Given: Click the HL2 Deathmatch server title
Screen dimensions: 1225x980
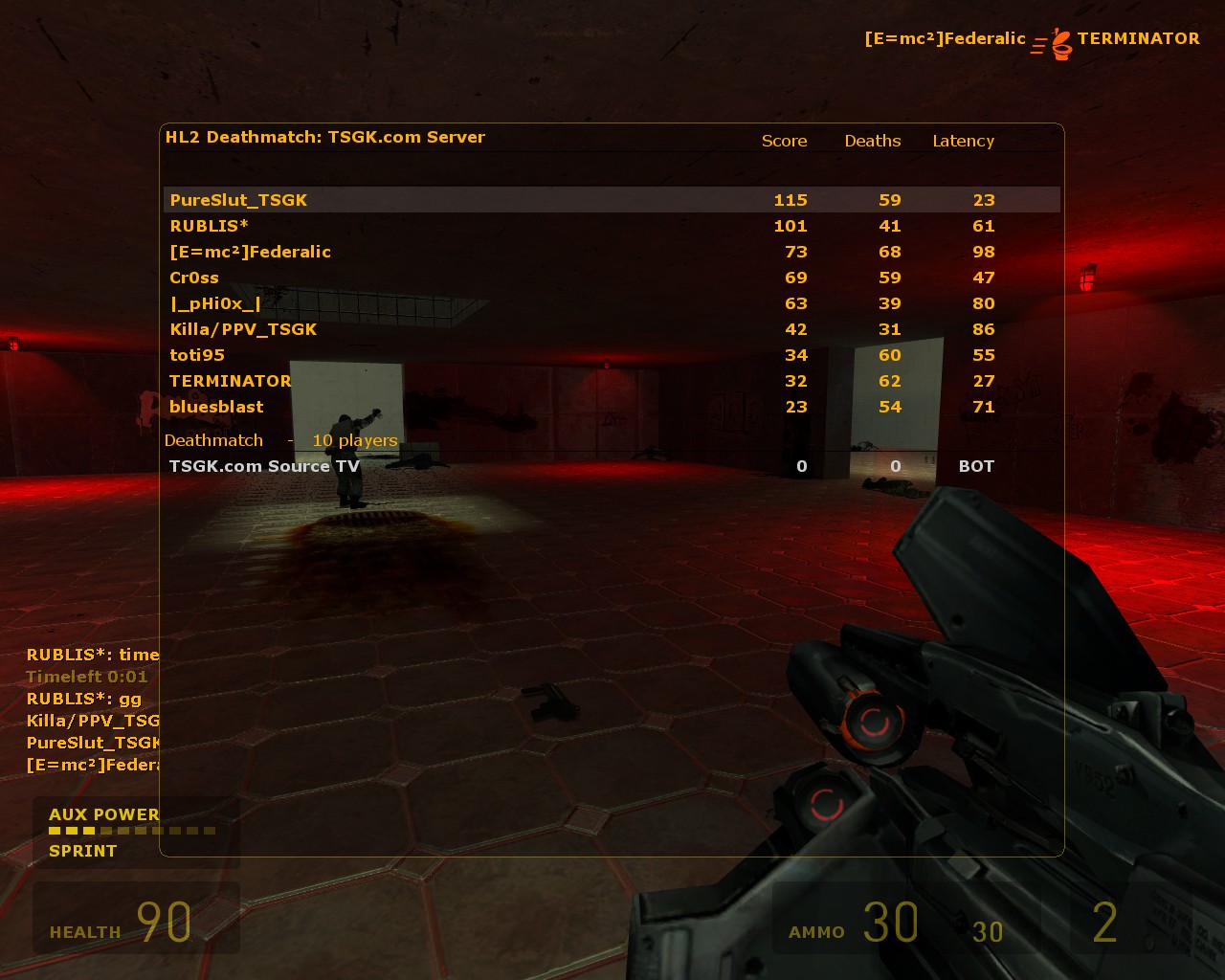Looking at the screenshot, I should click(x=325, y=137).
